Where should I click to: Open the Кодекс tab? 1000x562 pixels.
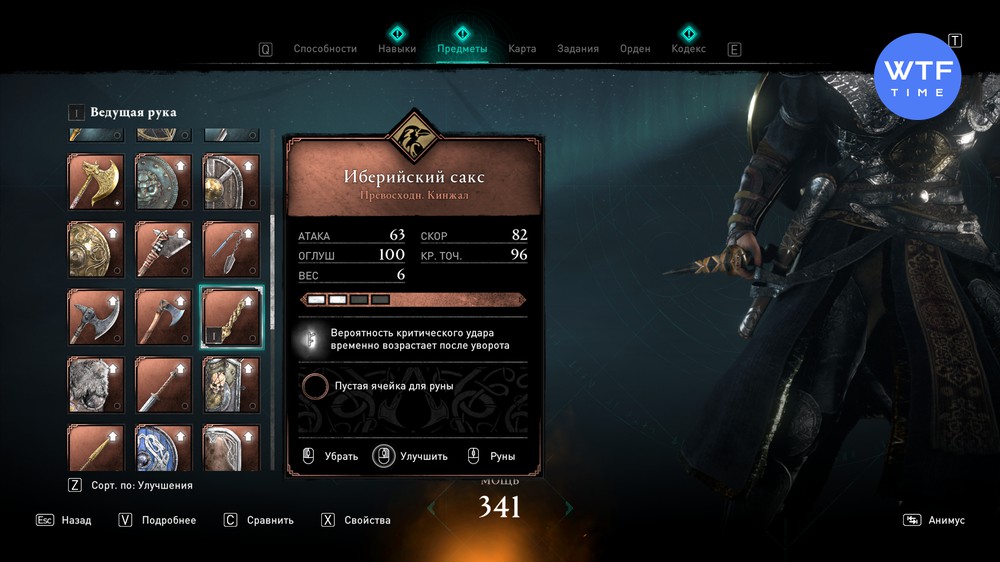tap(688, 48)
